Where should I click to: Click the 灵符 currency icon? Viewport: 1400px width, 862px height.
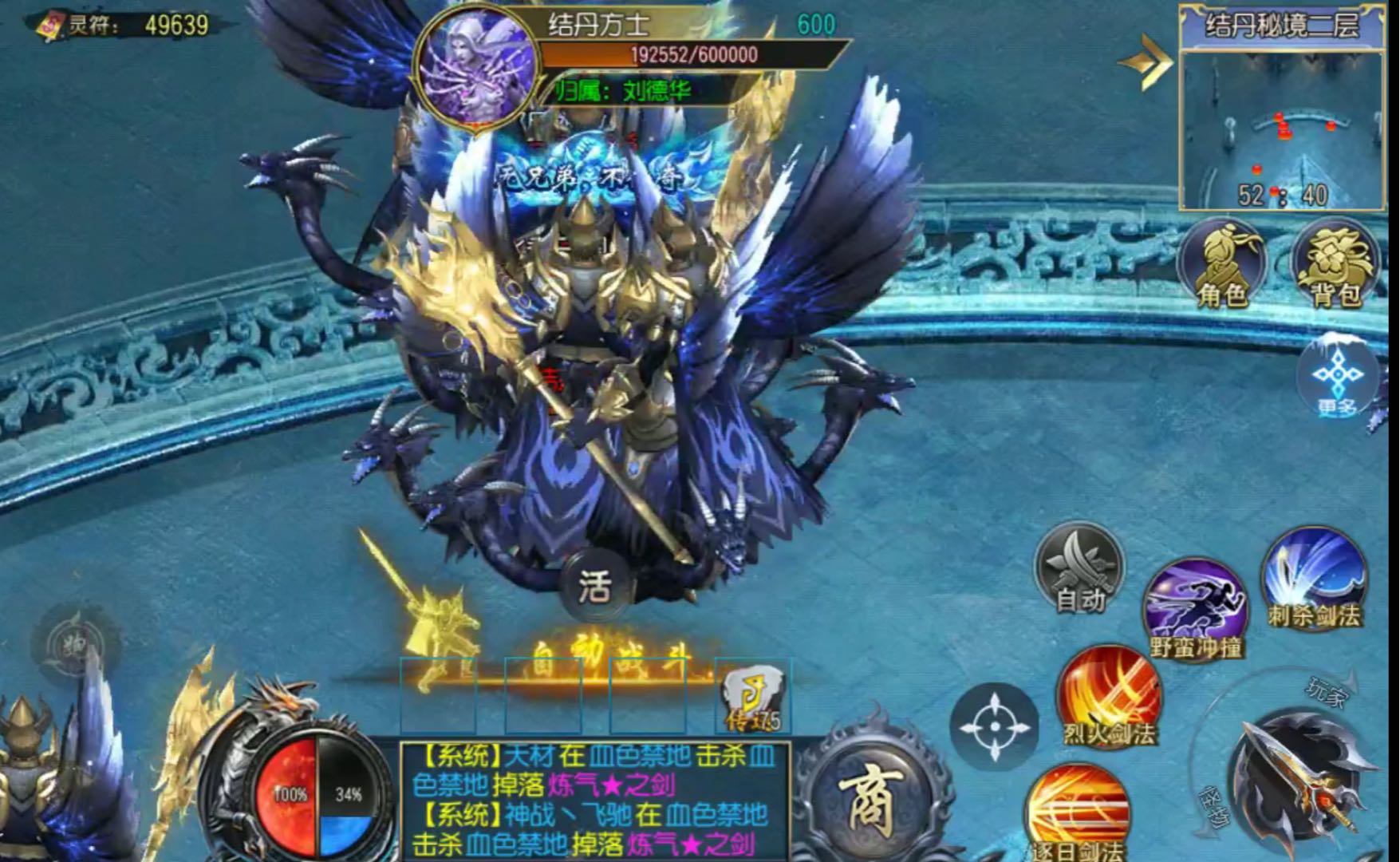[49, 26]
